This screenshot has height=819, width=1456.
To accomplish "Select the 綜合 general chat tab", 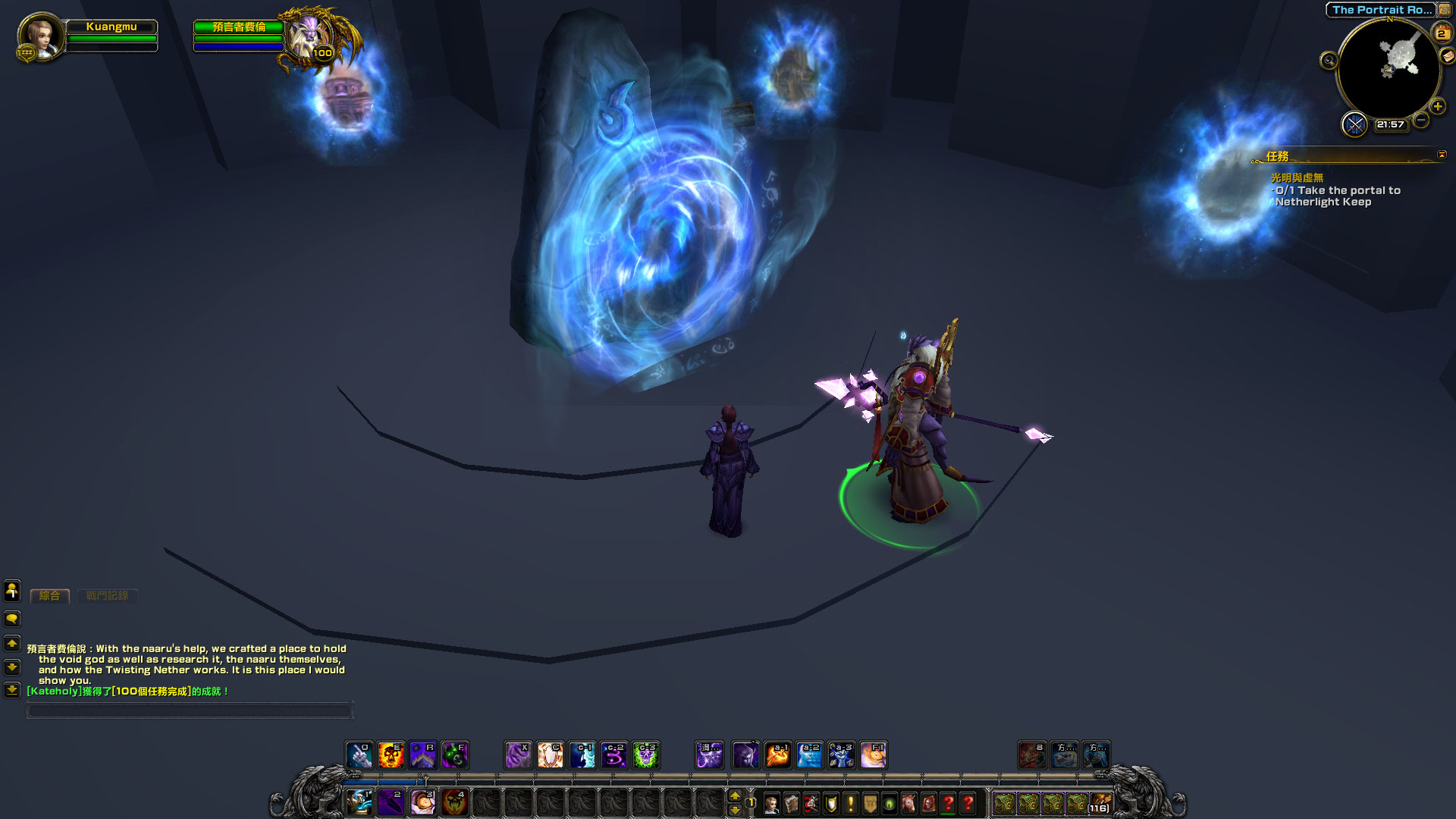I will pos(49,596).
